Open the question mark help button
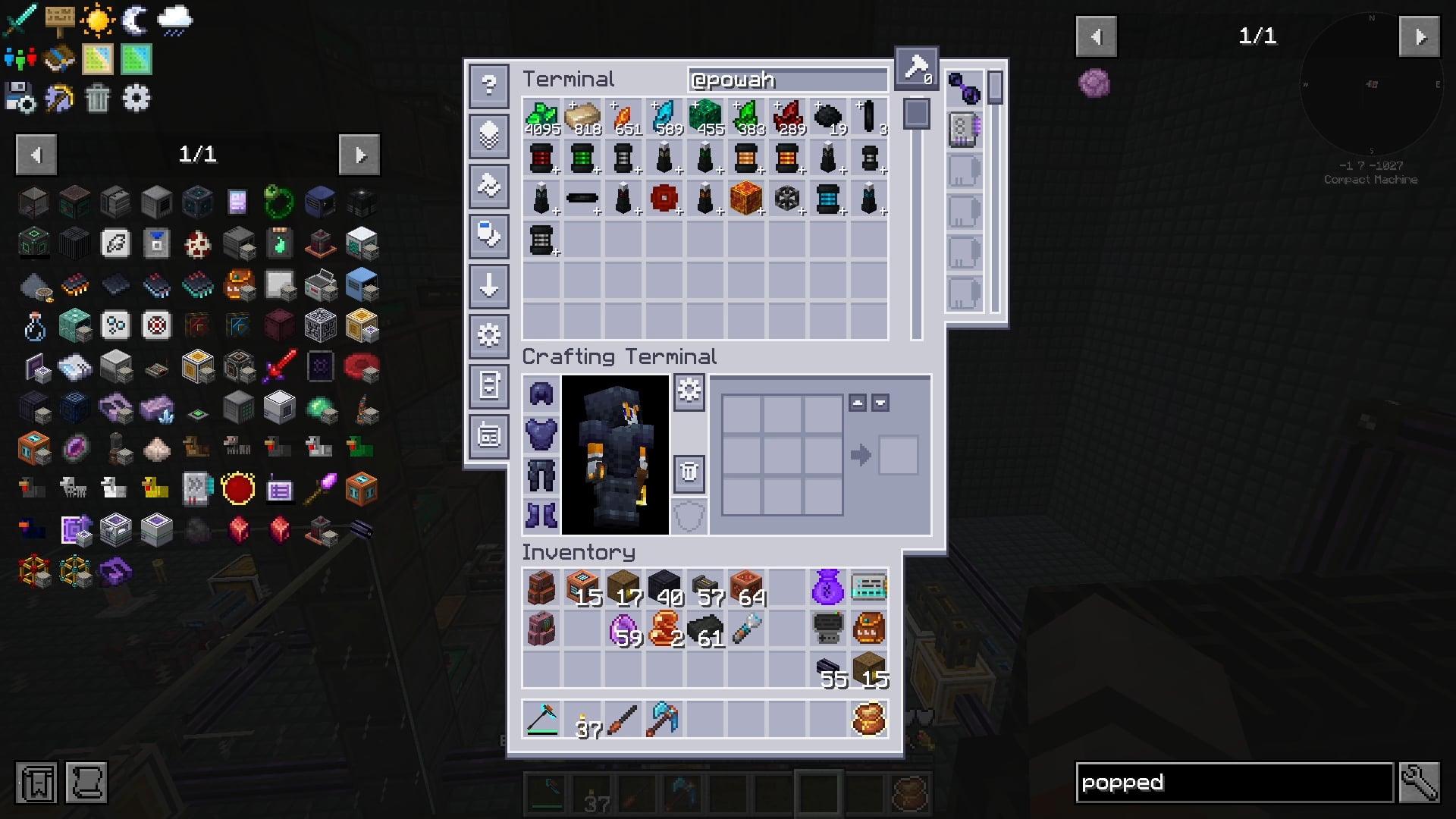This screenshot has width=1456, height=819. (489, 85)
